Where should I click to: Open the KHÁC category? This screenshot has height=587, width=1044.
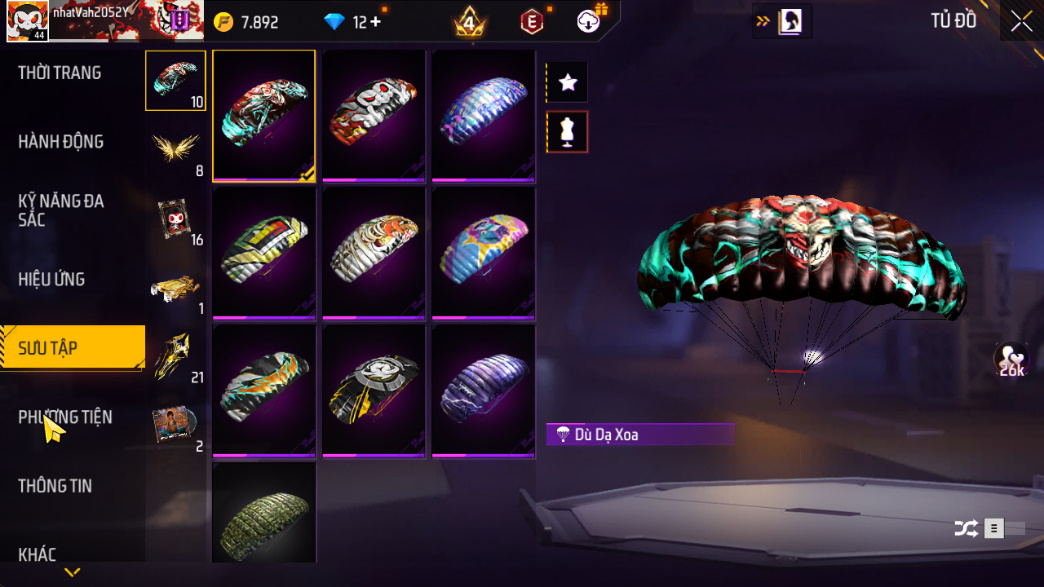pos(39,554)
